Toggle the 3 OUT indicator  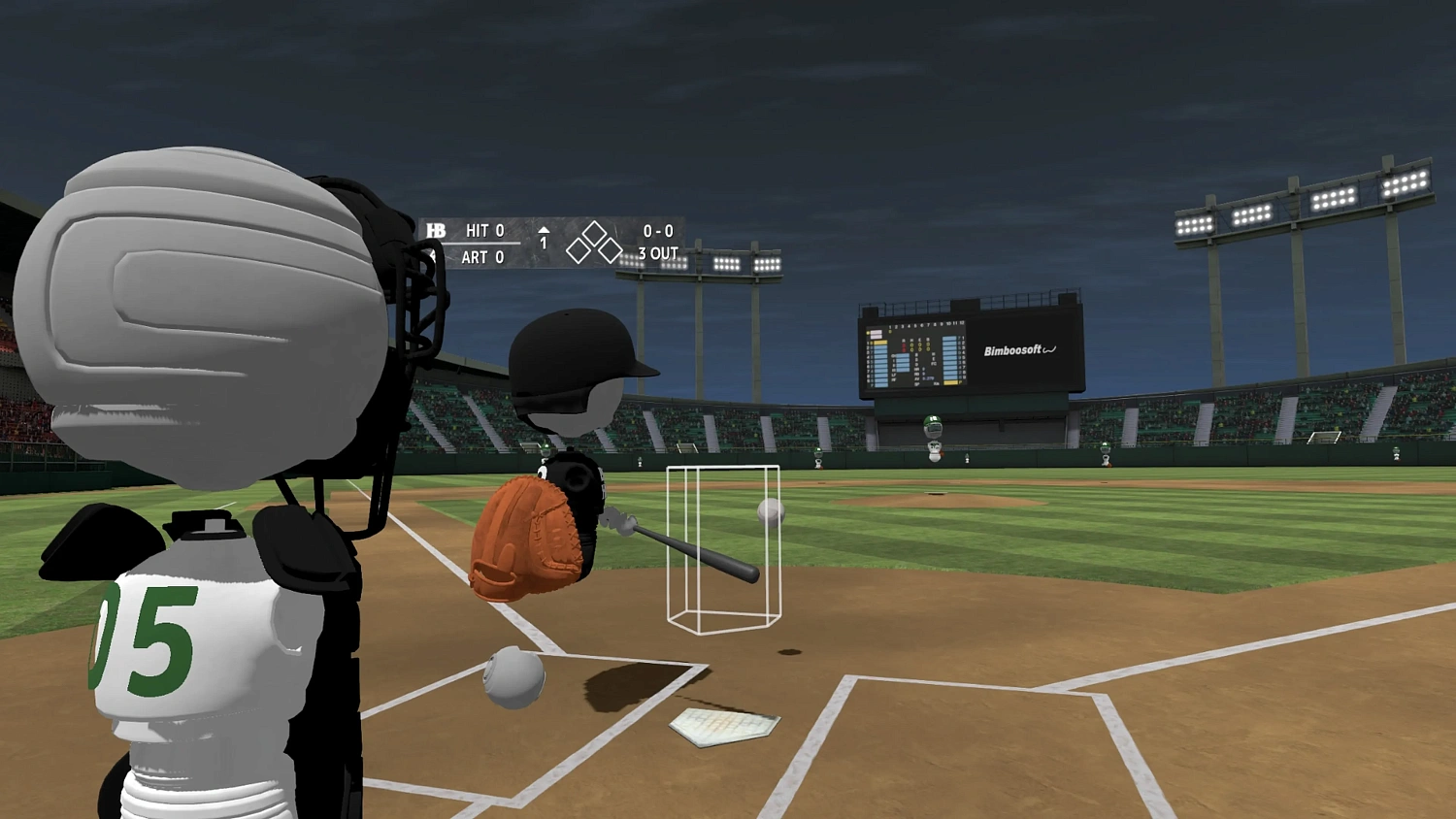[x=658, y=254]
